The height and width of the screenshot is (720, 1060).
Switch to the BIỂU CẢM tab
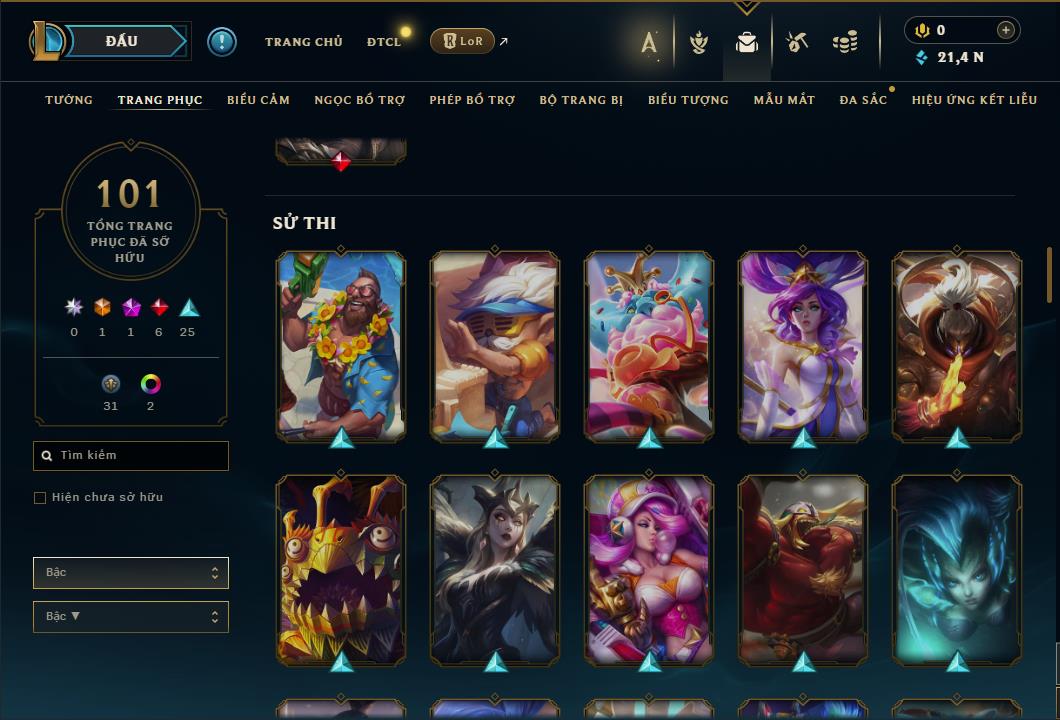(258, 100)
